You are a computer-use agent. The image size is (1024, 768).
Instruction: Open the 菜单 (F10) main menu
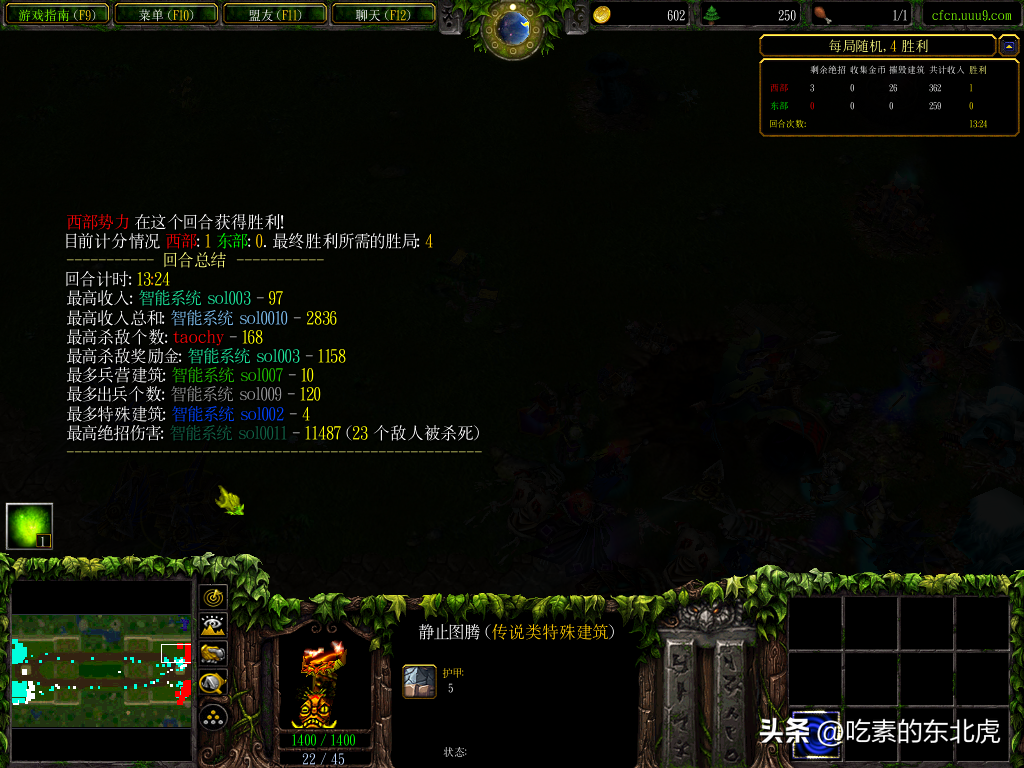click(166, 15)
